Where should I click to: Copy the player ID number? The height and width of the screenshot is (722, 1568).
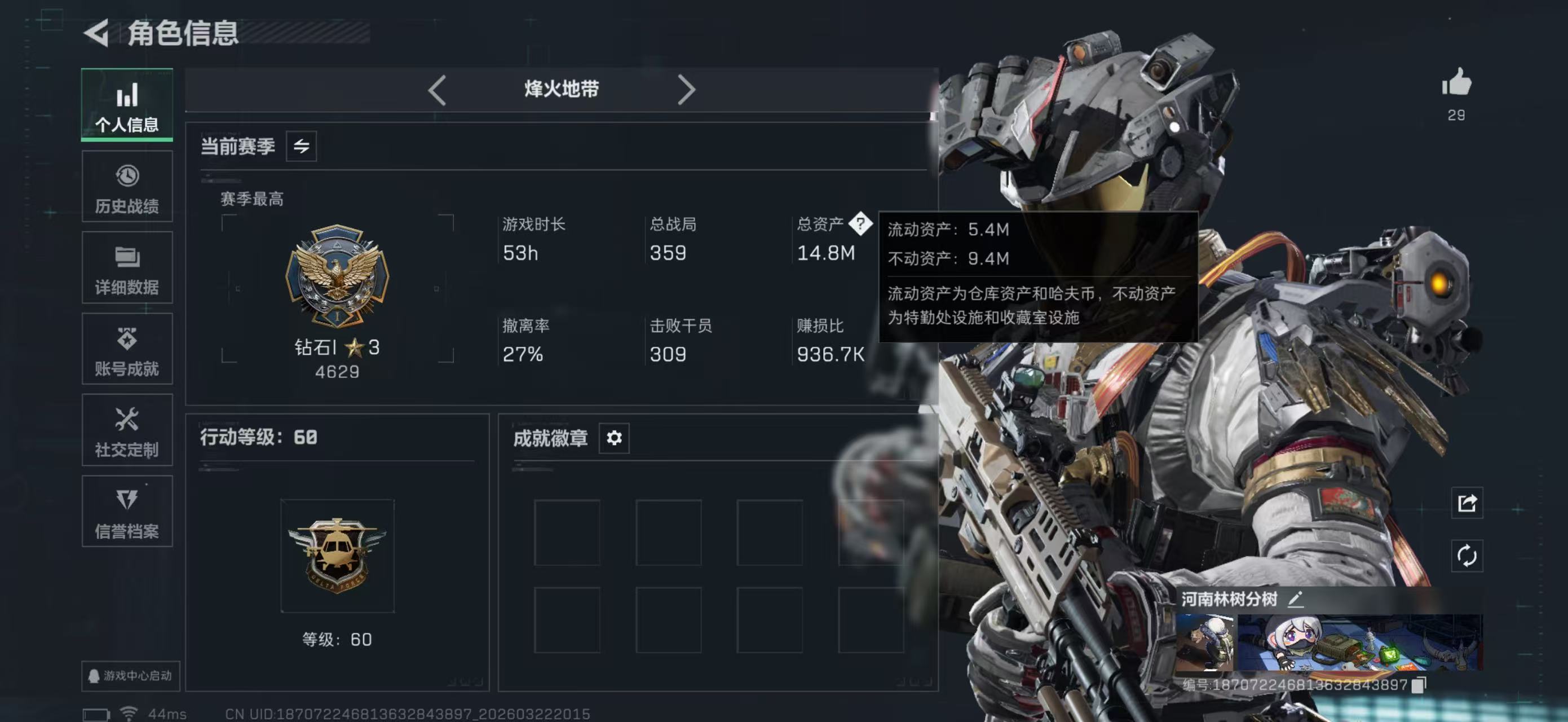pos(1418,685)
